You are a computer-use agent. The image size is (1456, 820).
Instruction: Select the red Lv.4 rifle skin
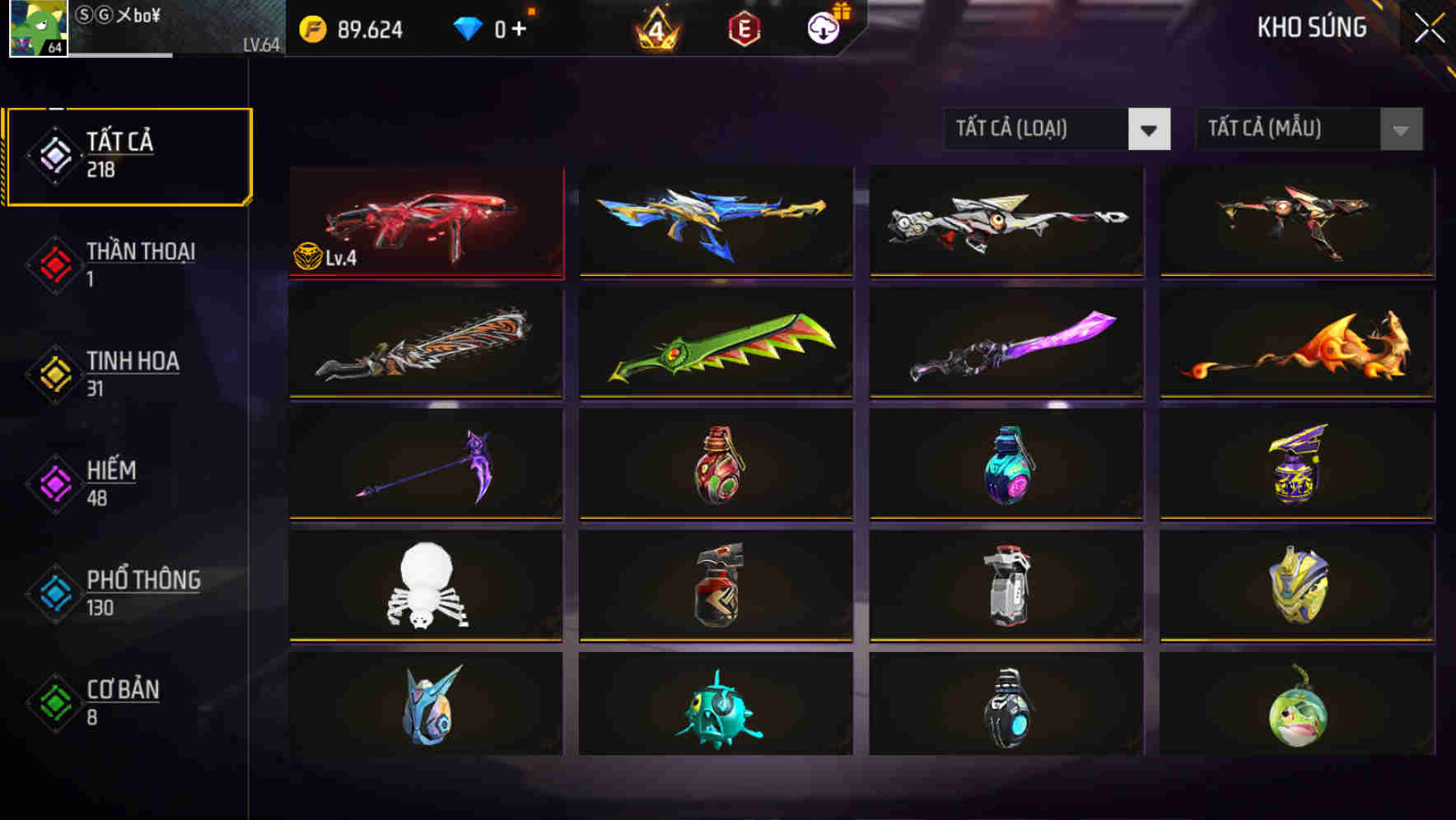pos(425,222)
